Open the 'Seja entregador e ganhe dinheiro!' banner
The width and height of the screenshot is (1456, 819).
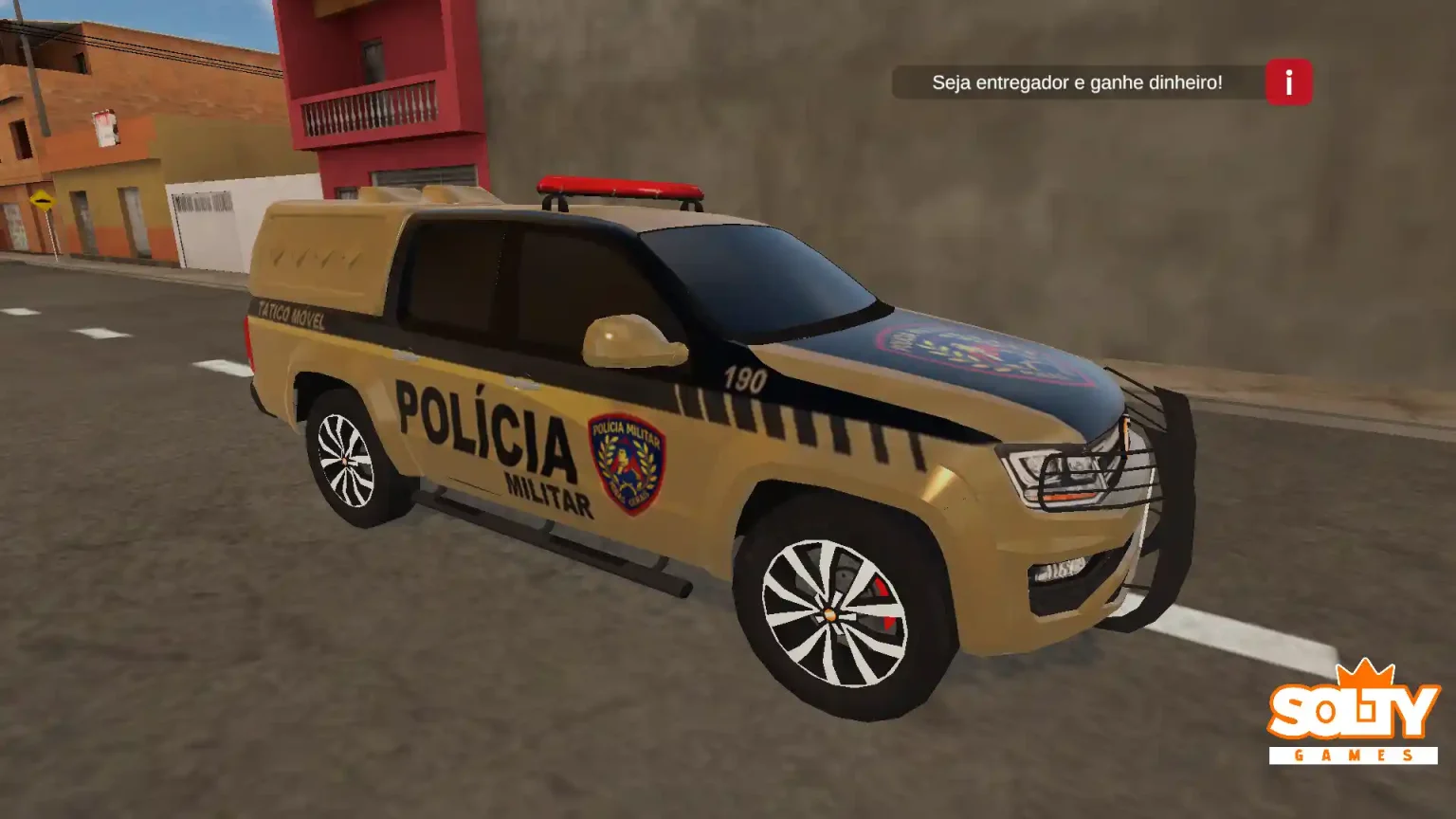click(1077, 82)
